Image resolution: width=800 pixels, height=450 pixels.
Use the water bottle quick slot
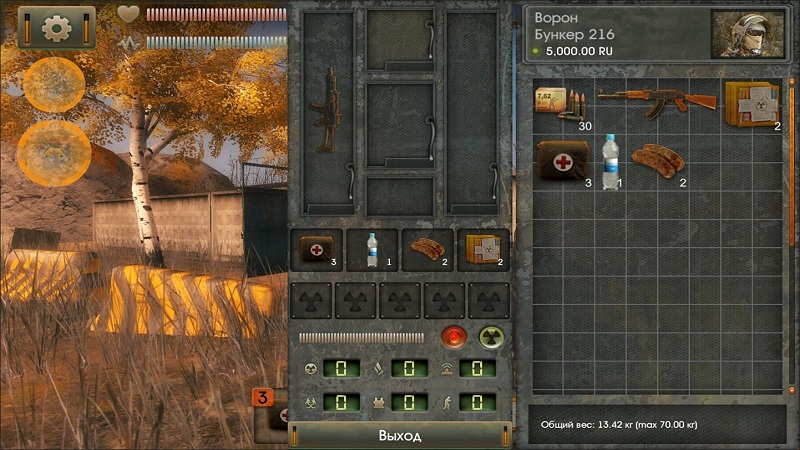[372, 250]
